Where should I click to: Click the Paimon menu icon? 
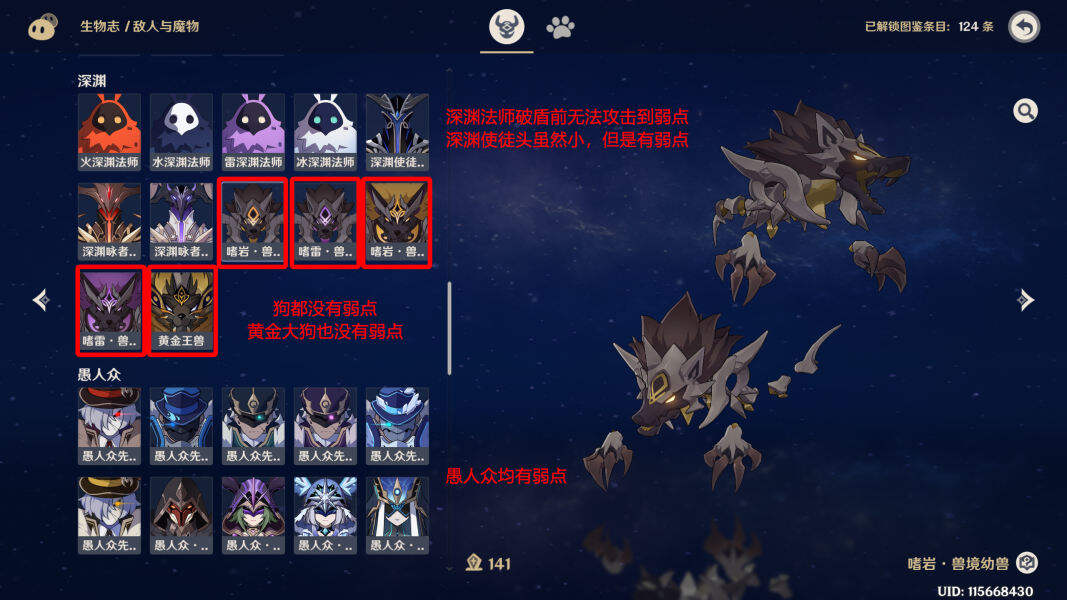click(42, 27)
